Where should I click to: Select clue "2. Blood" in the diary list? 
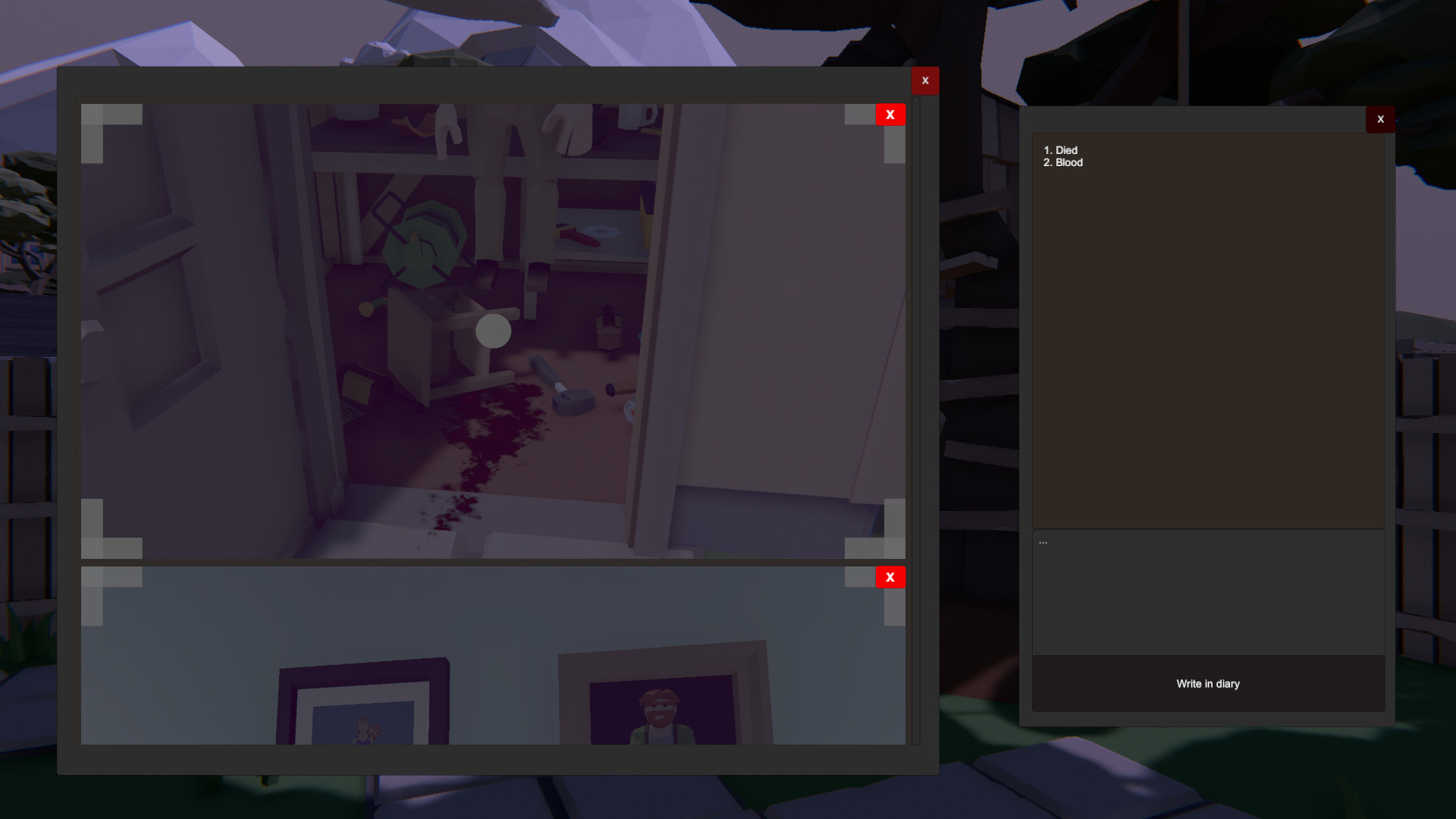(1063, 162)
